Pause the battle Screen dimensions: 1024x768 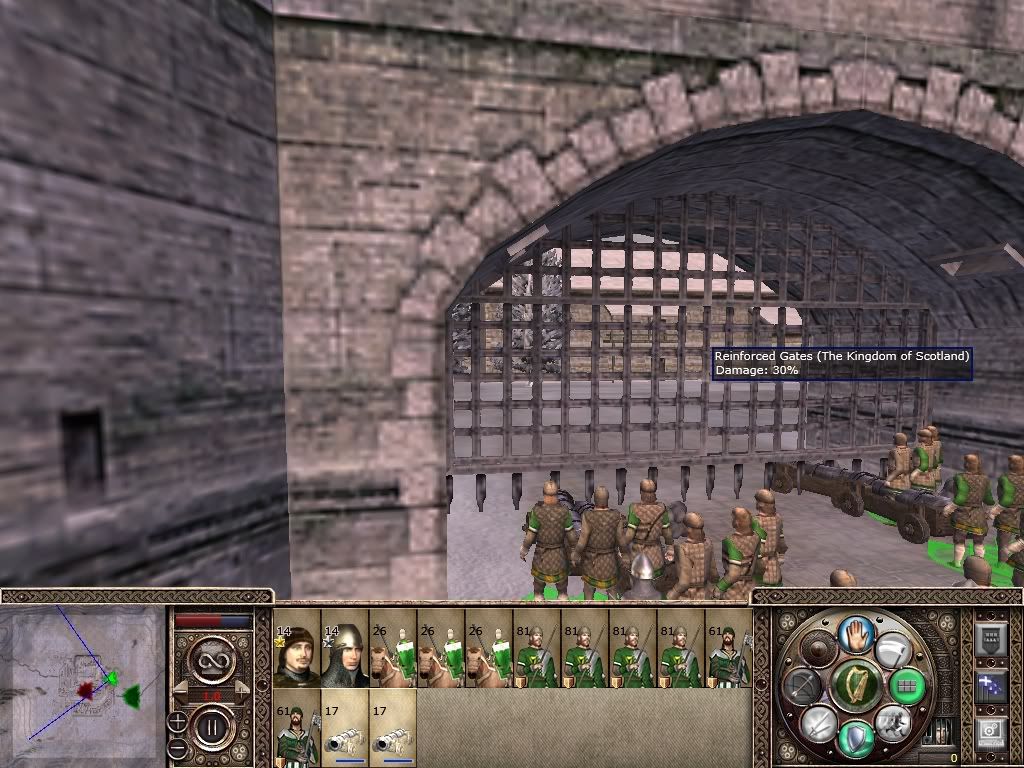click(212, 729)
